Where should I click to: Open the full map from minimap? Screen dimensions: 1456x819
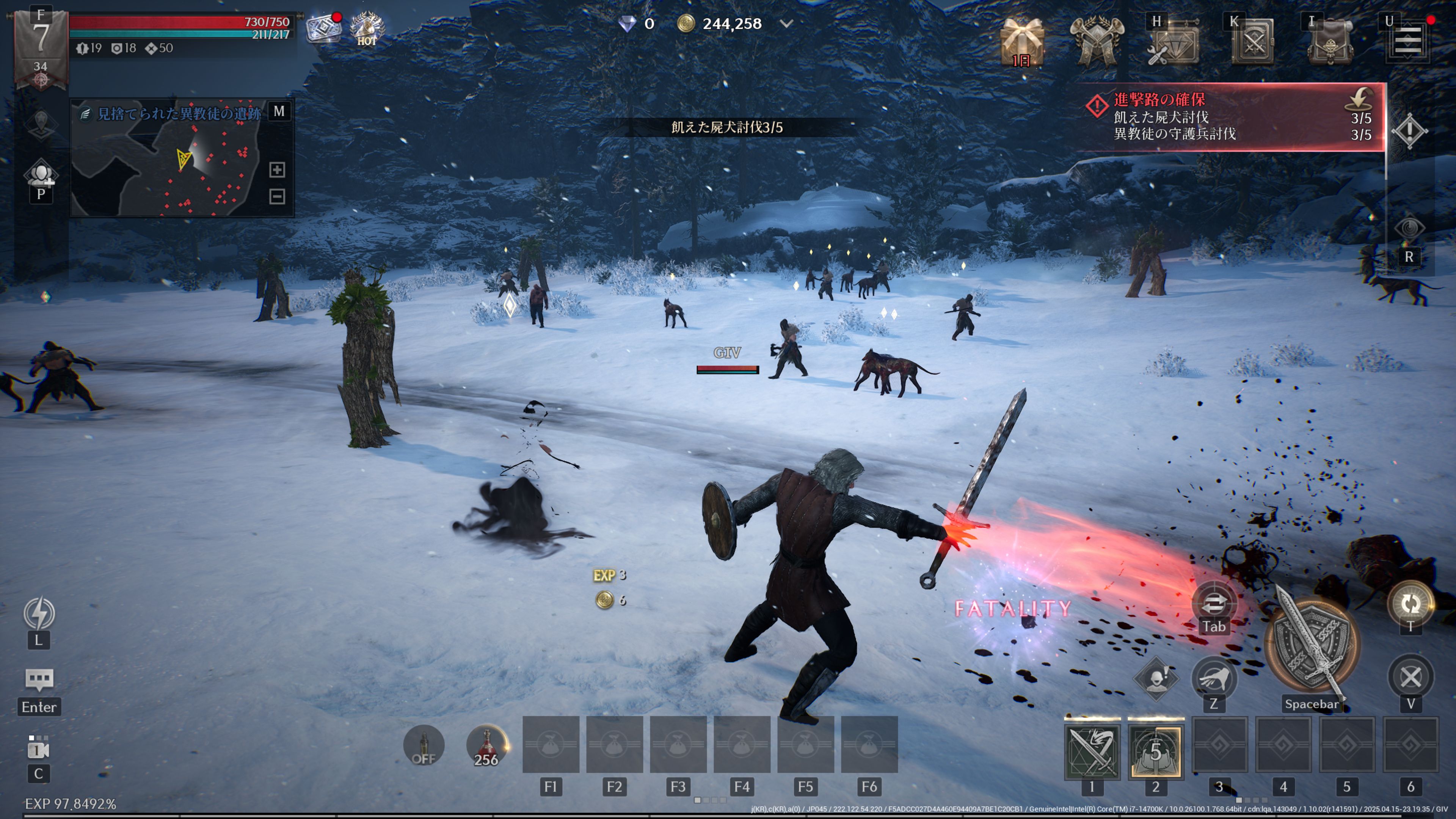279,111
